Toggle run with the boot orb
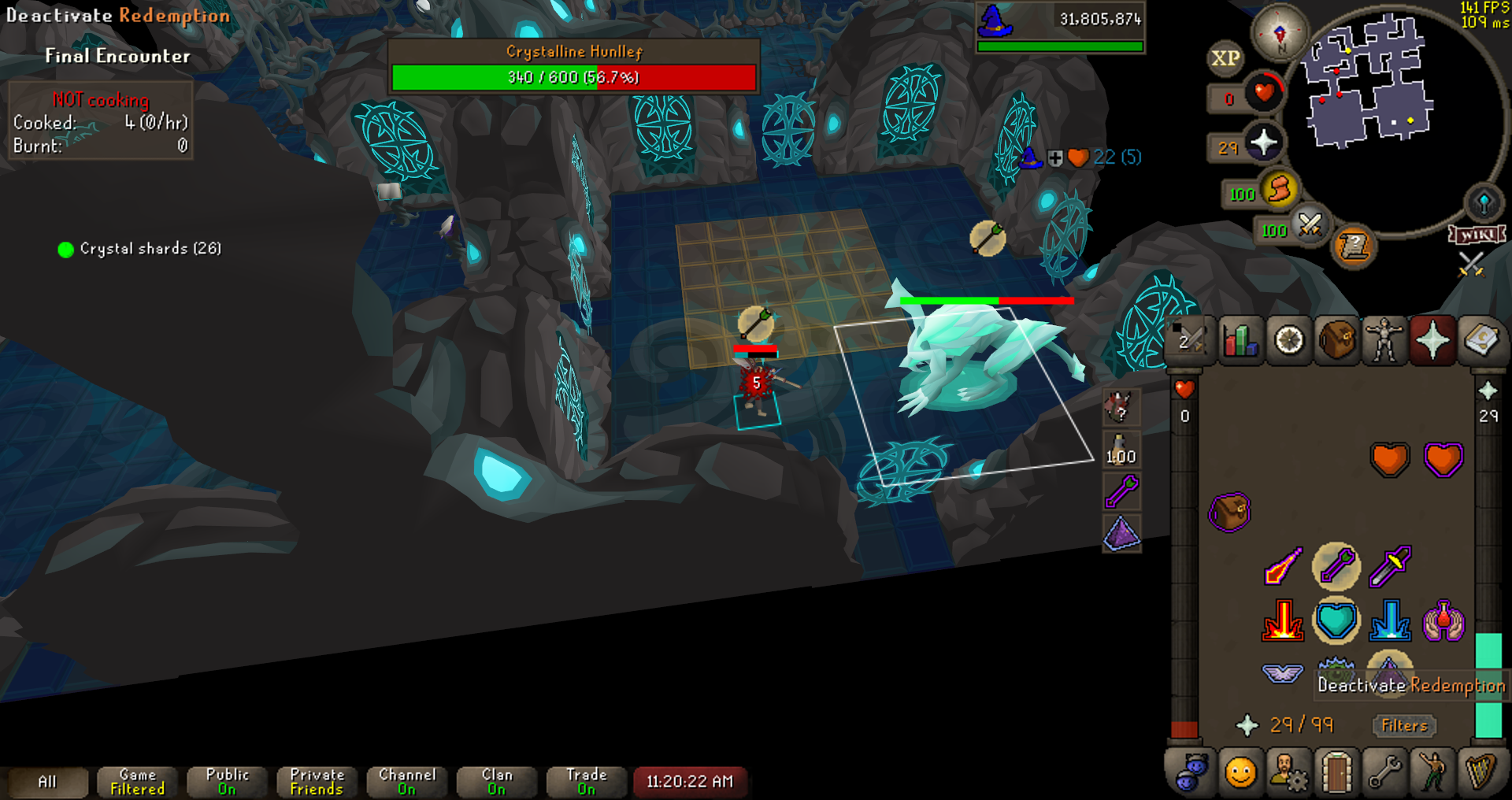 click(1280, 190)
